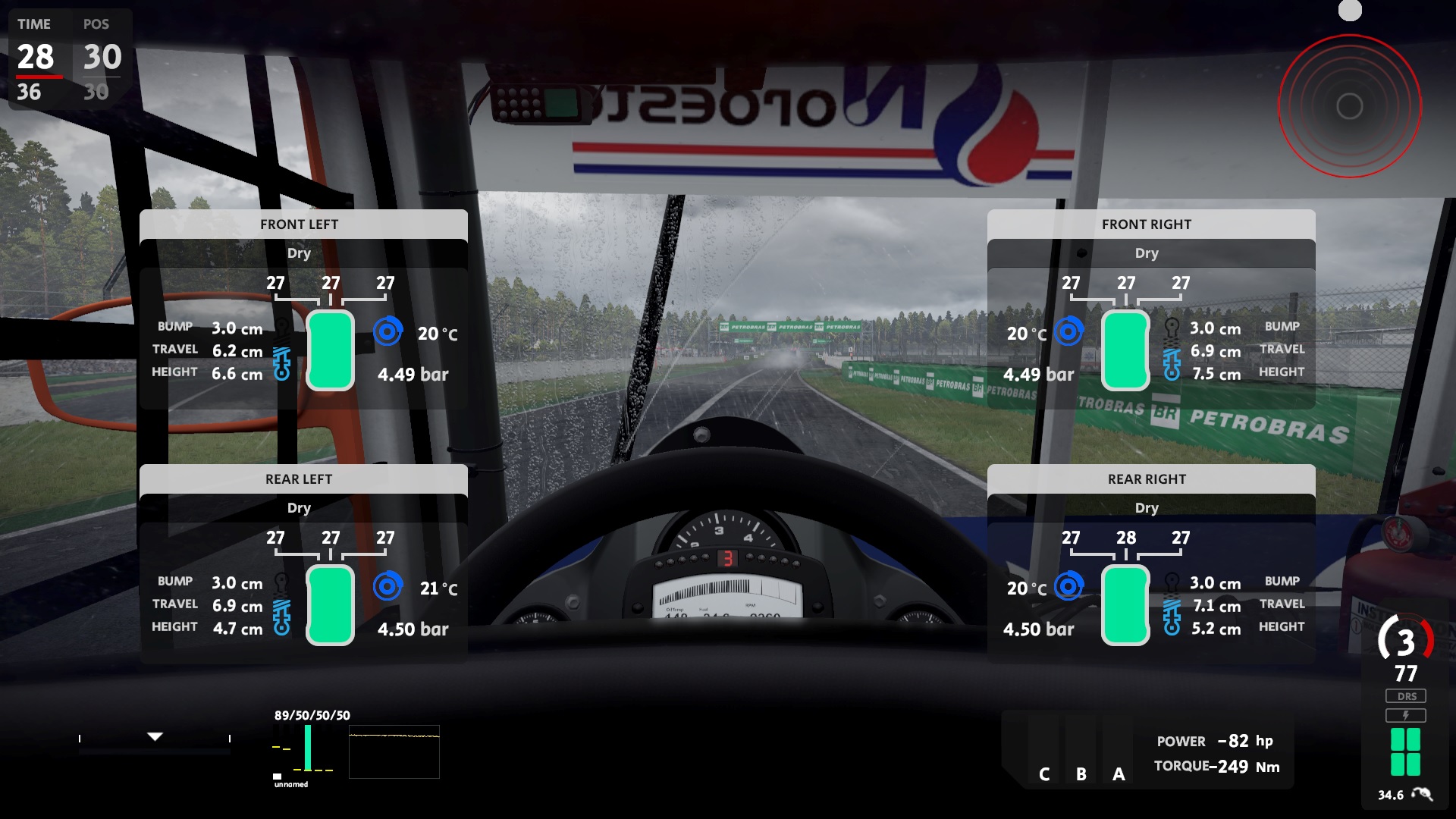Select the Front Left tyre telemetry panel
The width and height of the screenshot is (1456, 819).
[303, 224]
